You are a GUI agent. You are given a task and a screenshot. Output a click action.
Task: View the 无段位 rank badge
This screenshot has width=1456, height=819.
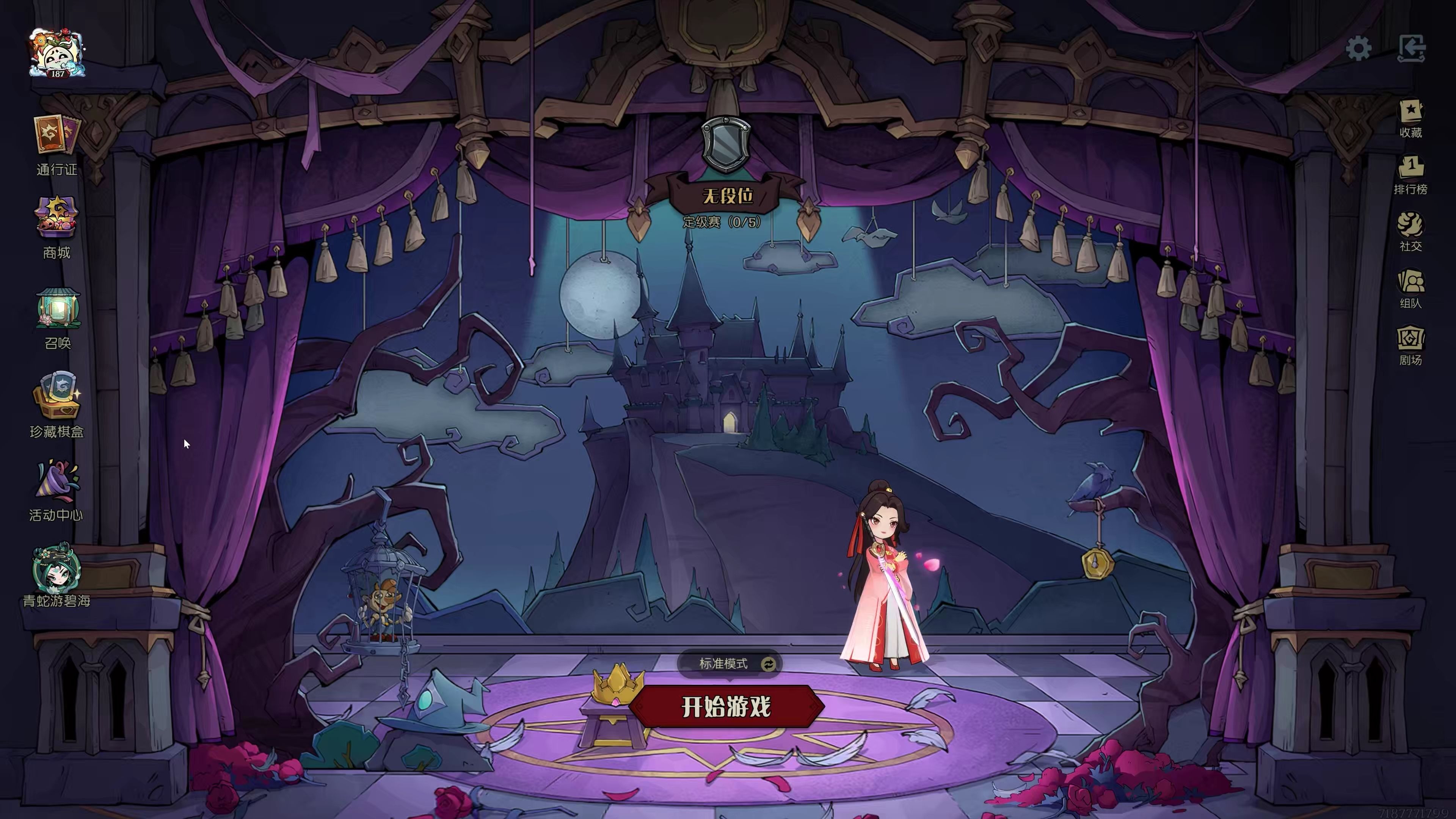tap(726, 144)
